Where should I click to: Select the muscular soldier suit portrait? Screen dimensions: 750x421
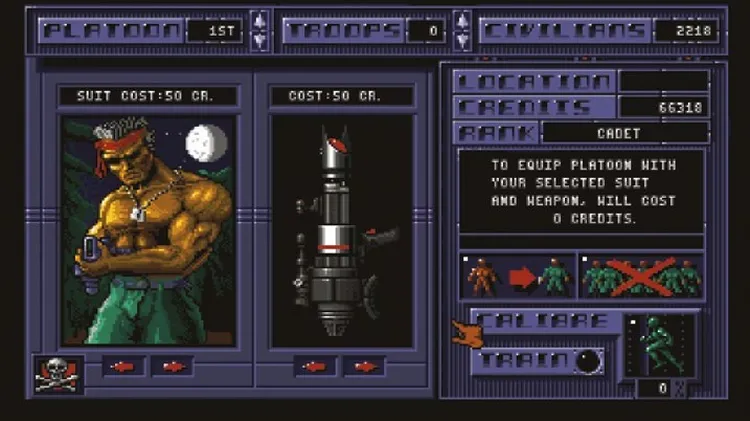149,230
